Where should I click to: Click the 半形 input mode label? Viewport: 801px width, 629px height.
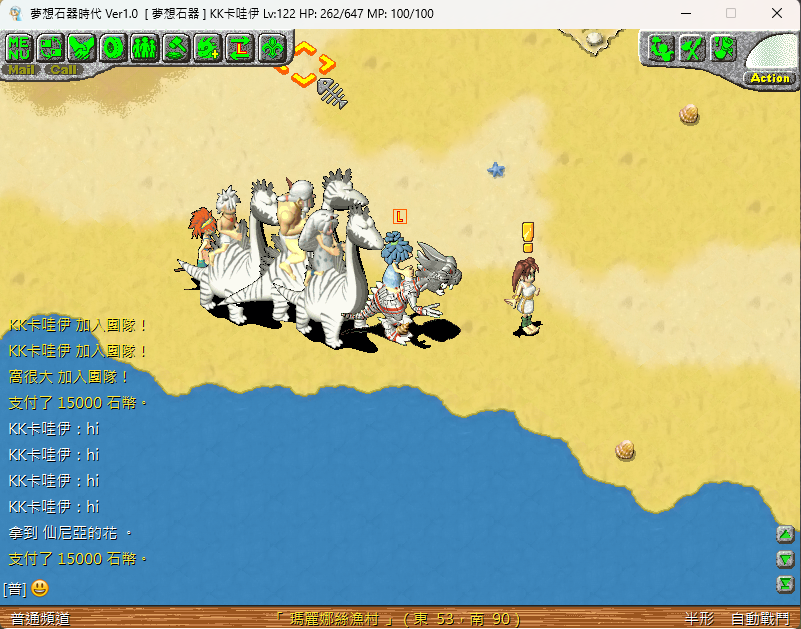(699, 619)
